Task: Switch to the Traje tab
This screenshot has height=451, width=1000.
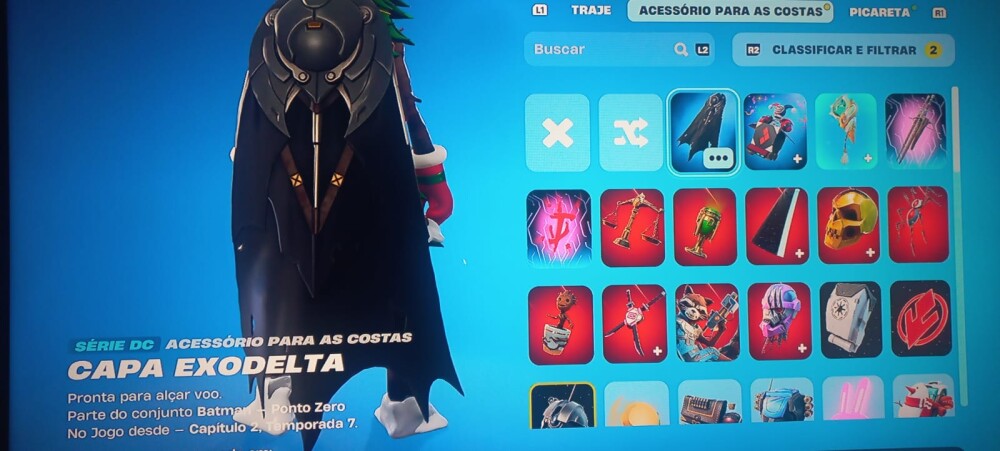Action: pyautogui.click(x=590, y=11)
